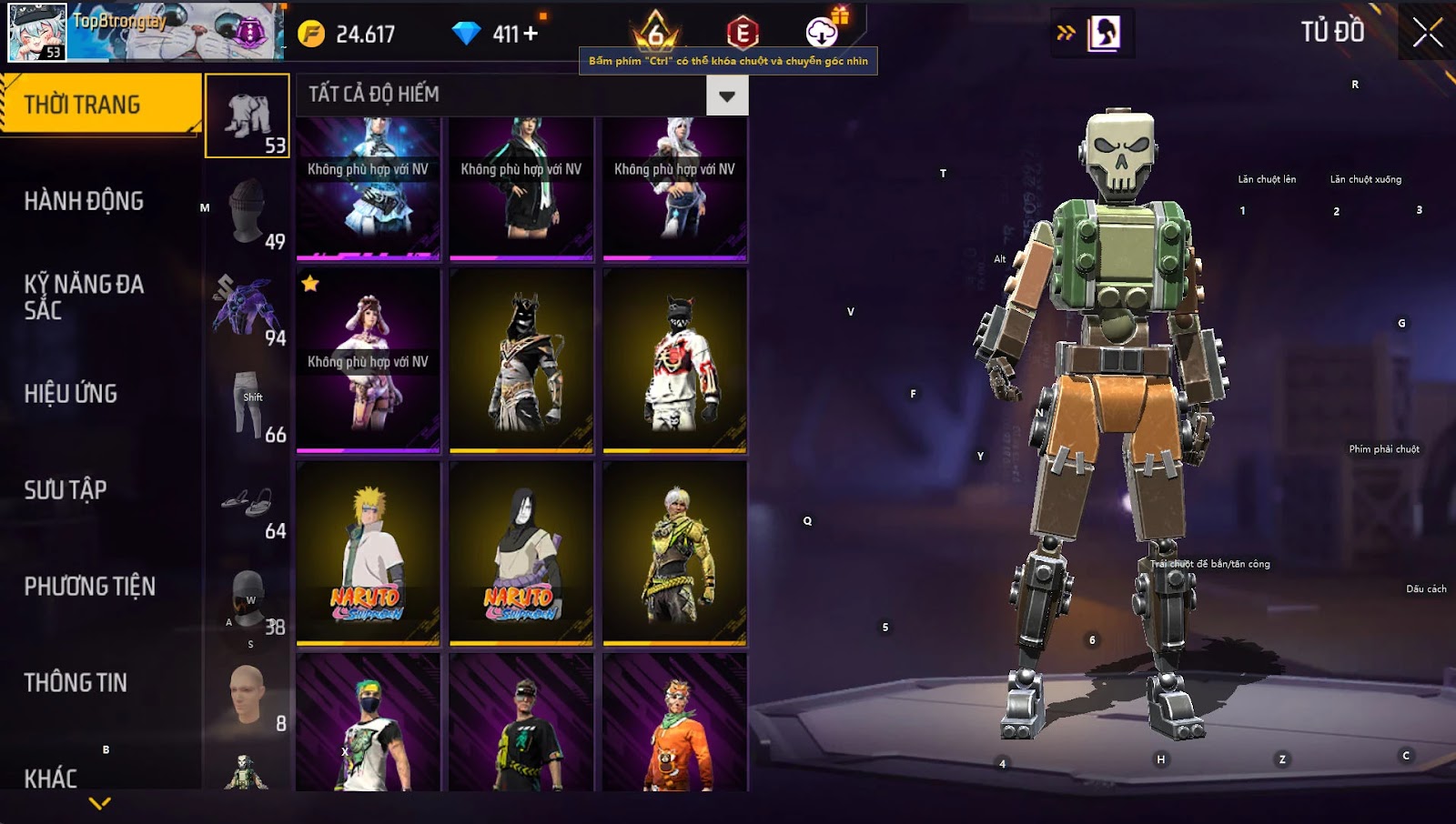Select the Kỹ Năng Đa Sắc tab
Viewport: 1456px width, 824px height.
(x=84, y=297)
